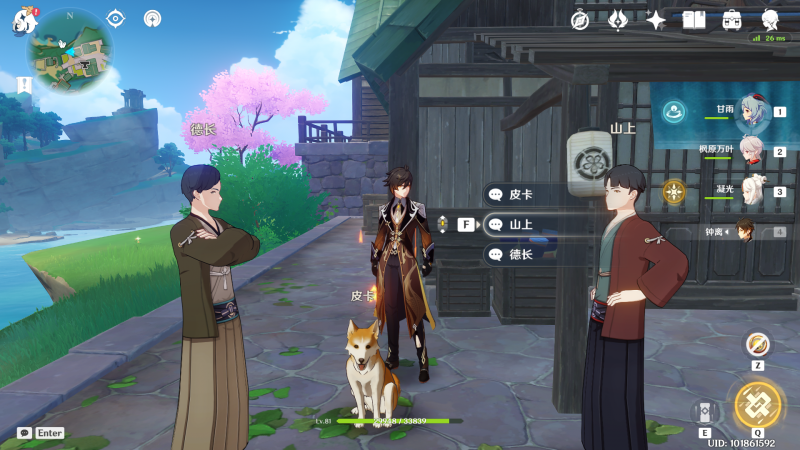Screen dimensions: 800x450
Task: Open the character screen icon
Action: [x=771, y=19]
